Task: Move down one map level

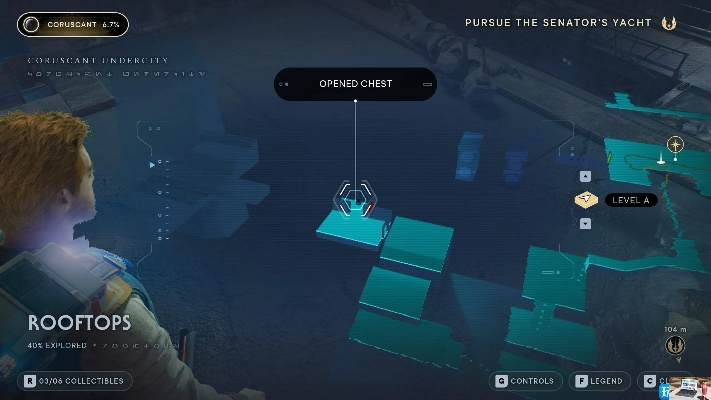Action: tap(585, 223)
